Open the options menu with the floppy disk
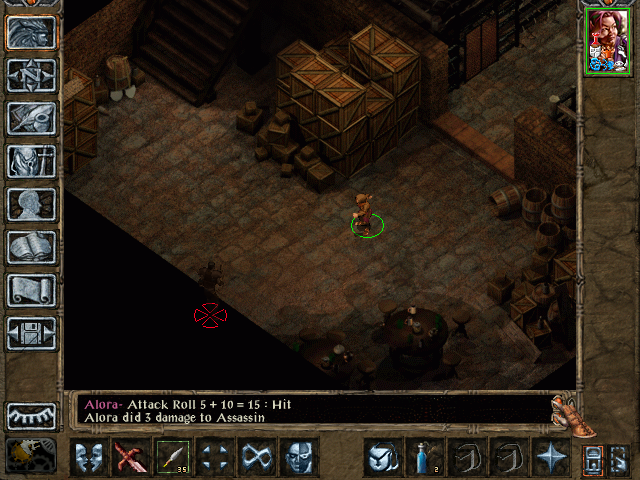This screenshot has height=480, width=640. tap(31, 333)
